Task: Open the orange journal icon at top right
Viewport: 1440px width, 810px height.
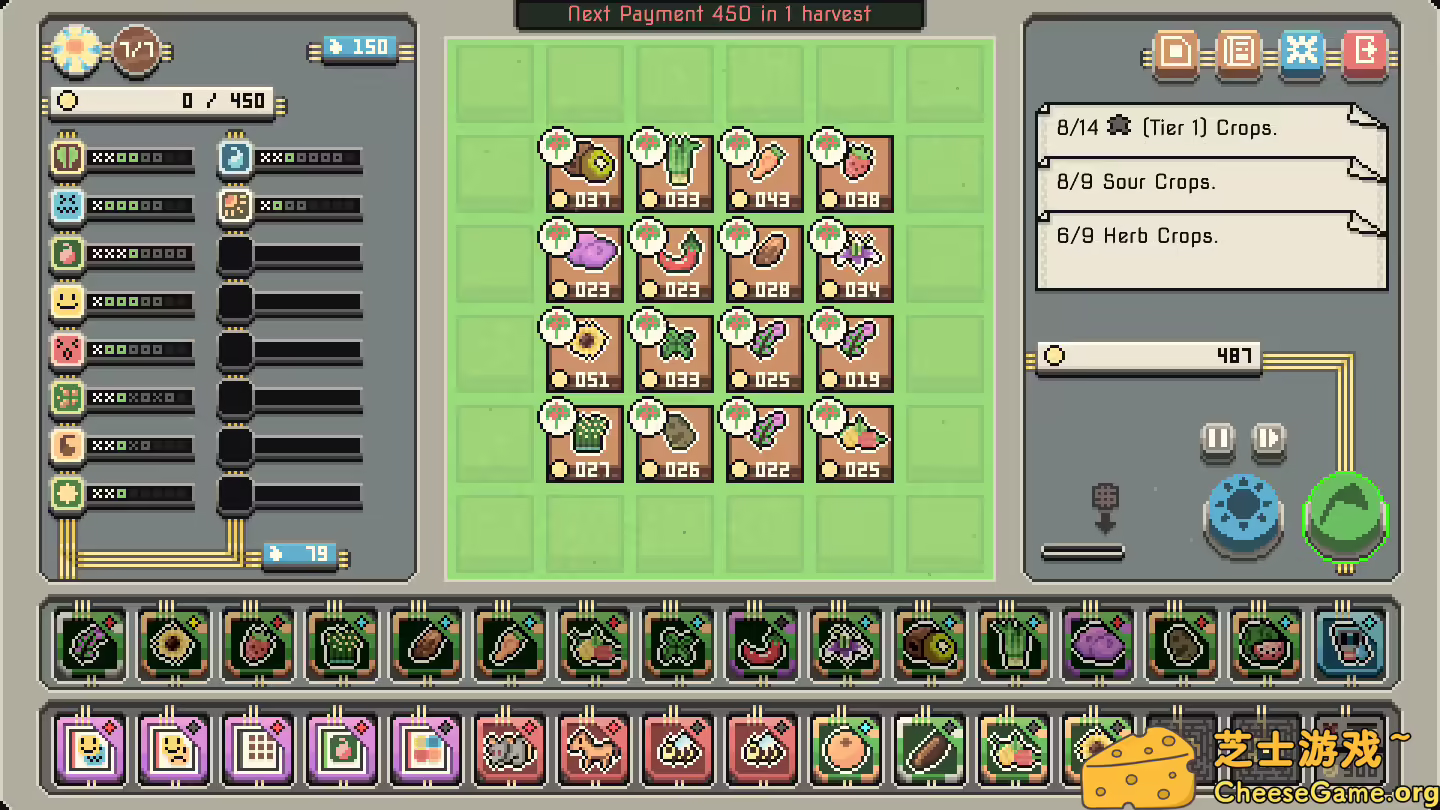Action: 1238,53
